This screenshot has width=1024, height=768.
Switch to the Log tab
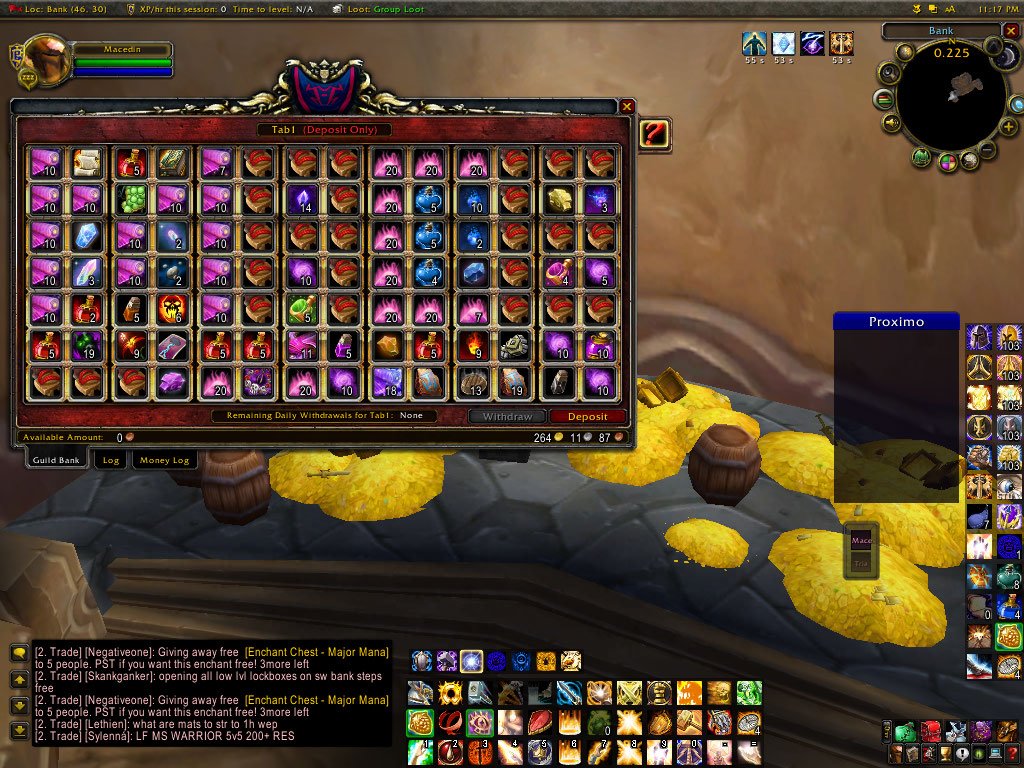[x=111, y=460]
